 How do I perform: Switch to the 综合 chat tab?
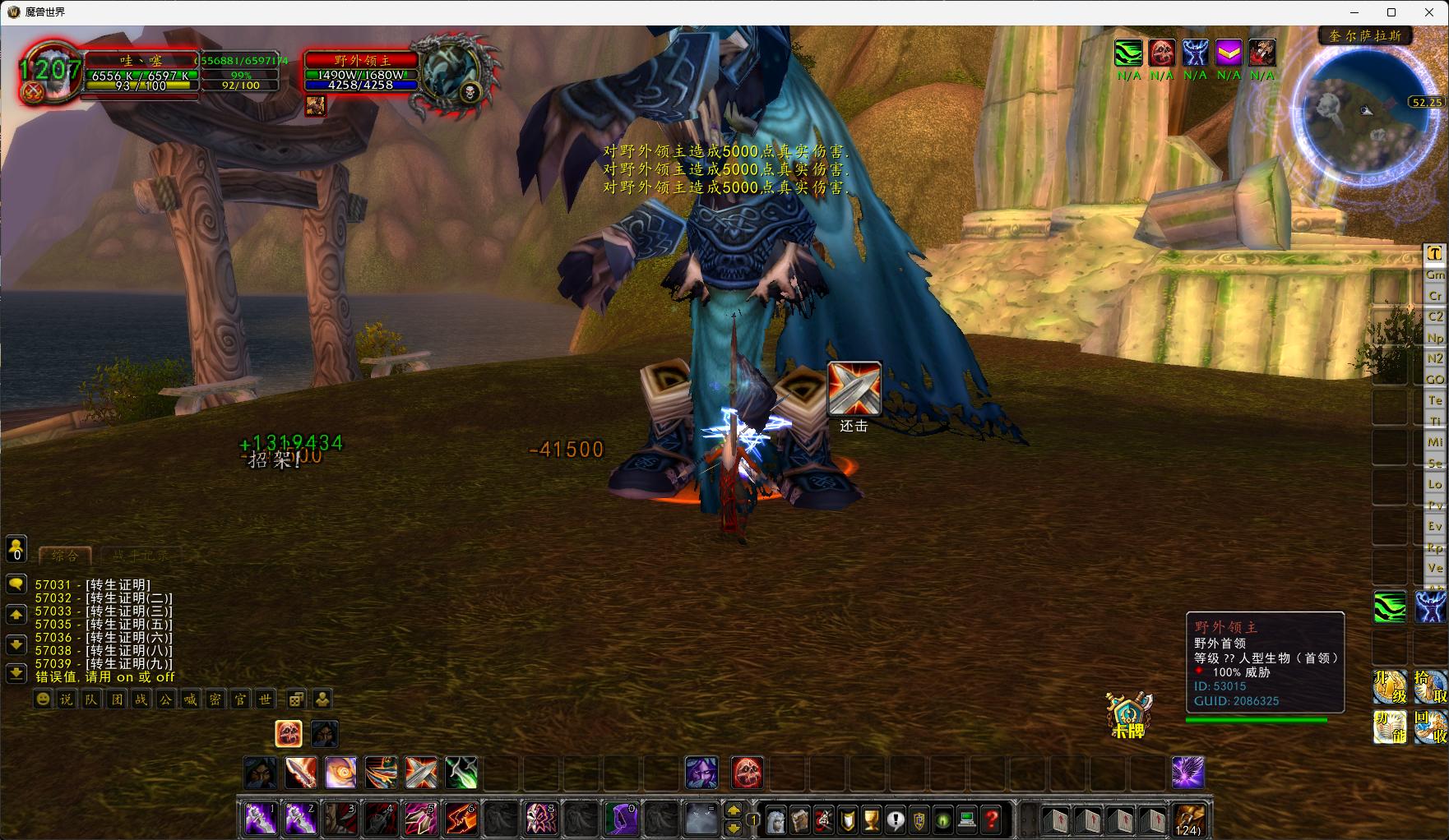65,556
